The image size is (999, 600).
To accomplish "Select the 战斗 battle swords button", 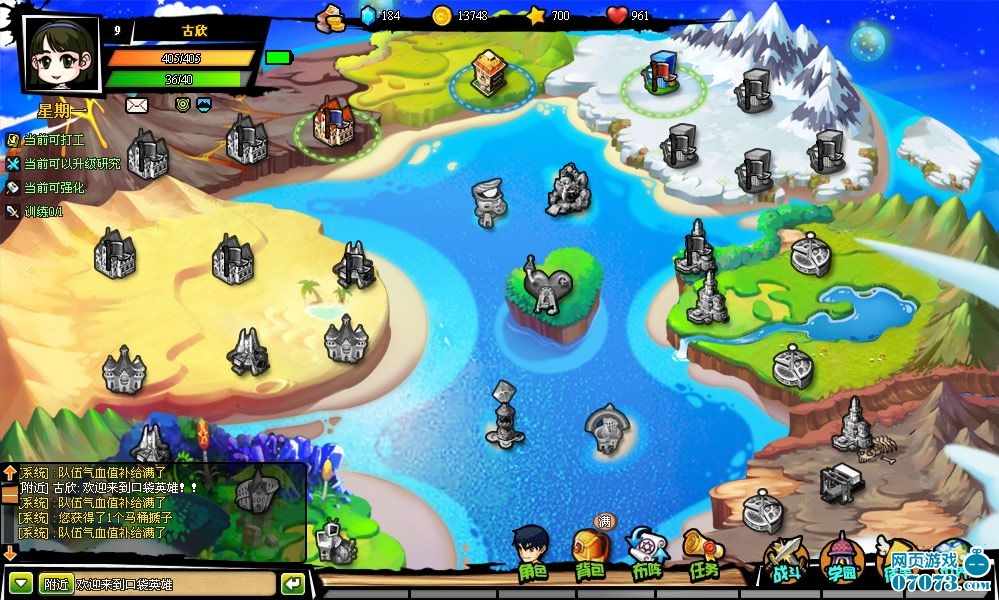I will [783, 560].
